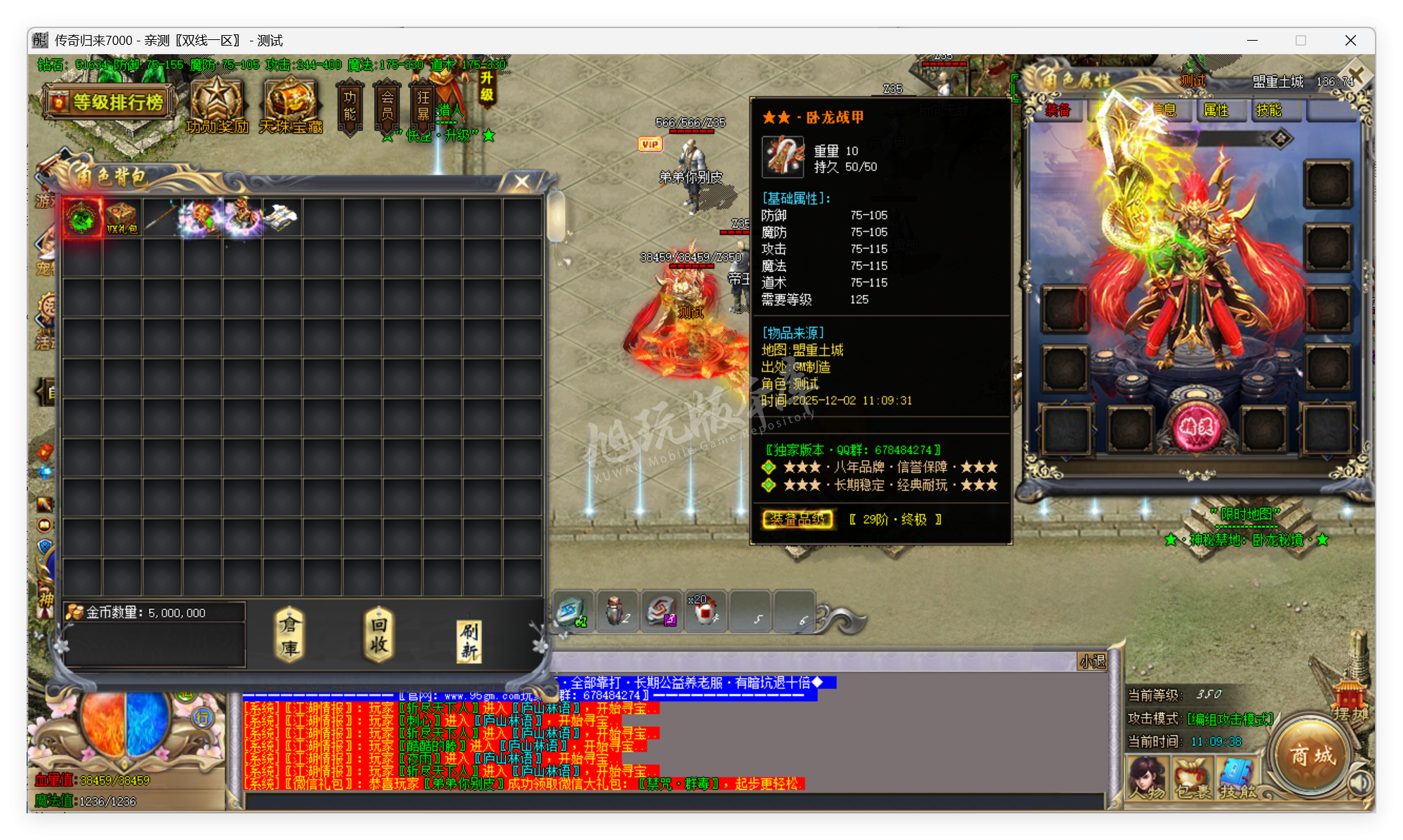
Task: Click the 小退 exit button
Action: (x=1093, y=662)
